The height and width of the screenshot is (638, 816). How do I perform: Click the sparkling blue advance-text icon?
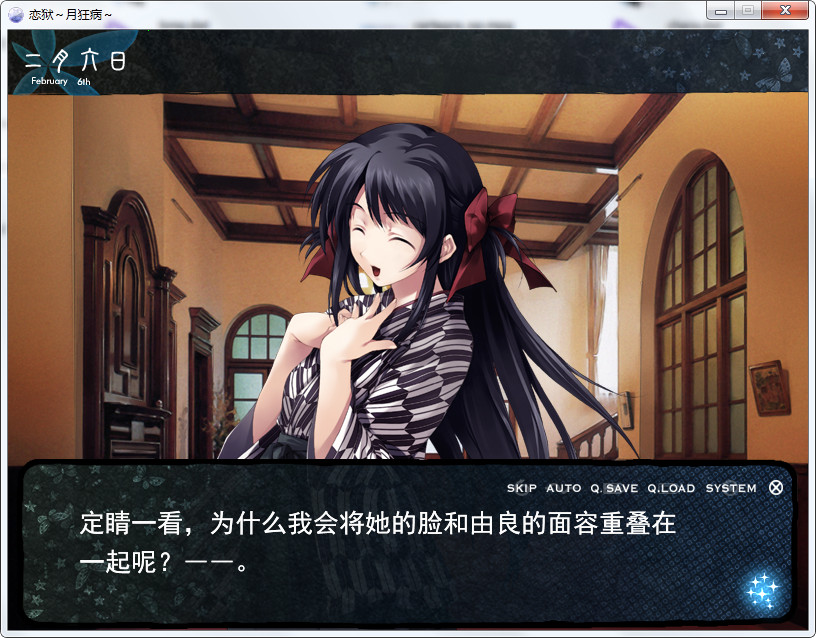point(762,589)
